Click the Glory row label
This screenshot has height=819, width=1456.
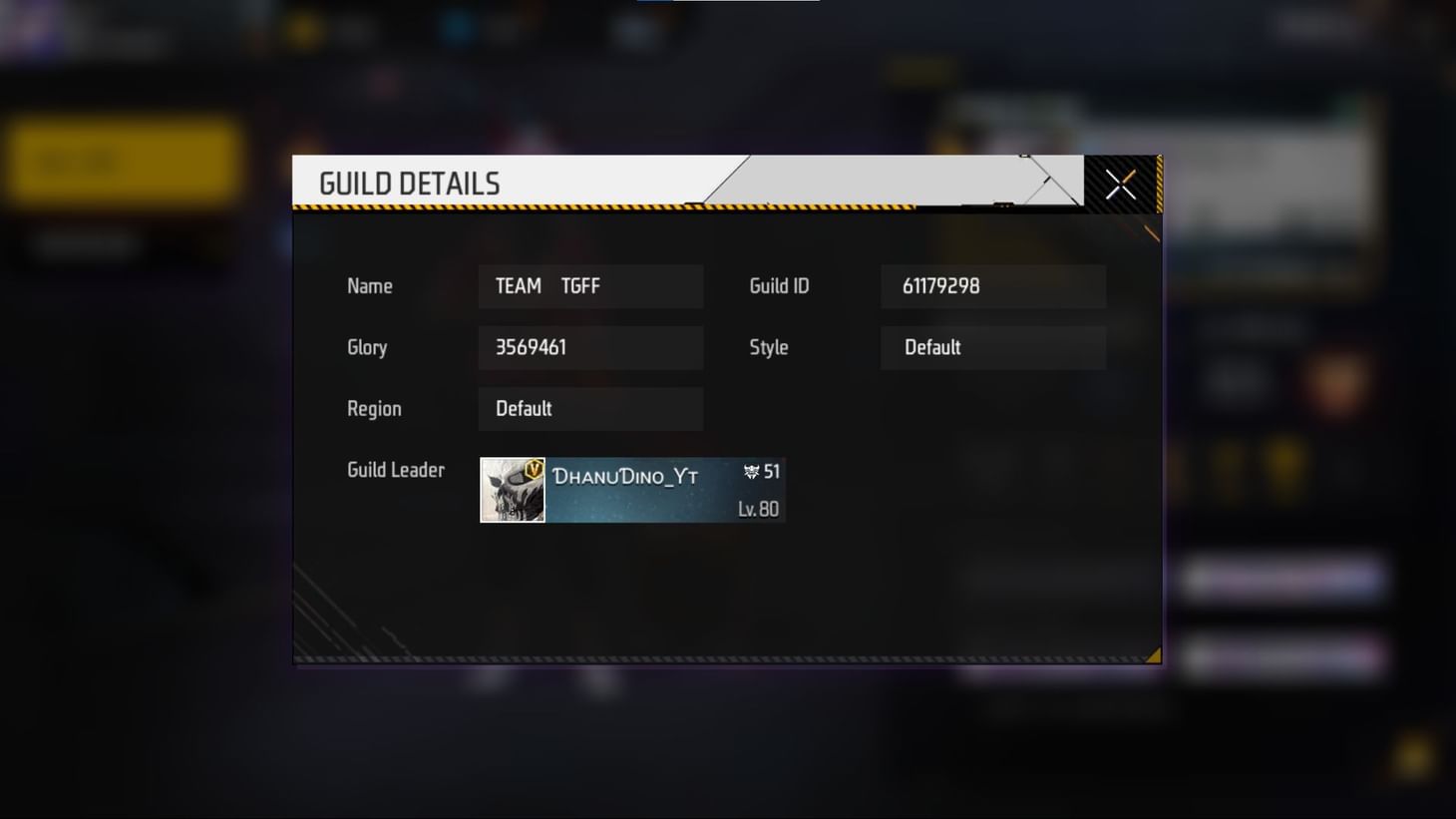click(366, 347)
